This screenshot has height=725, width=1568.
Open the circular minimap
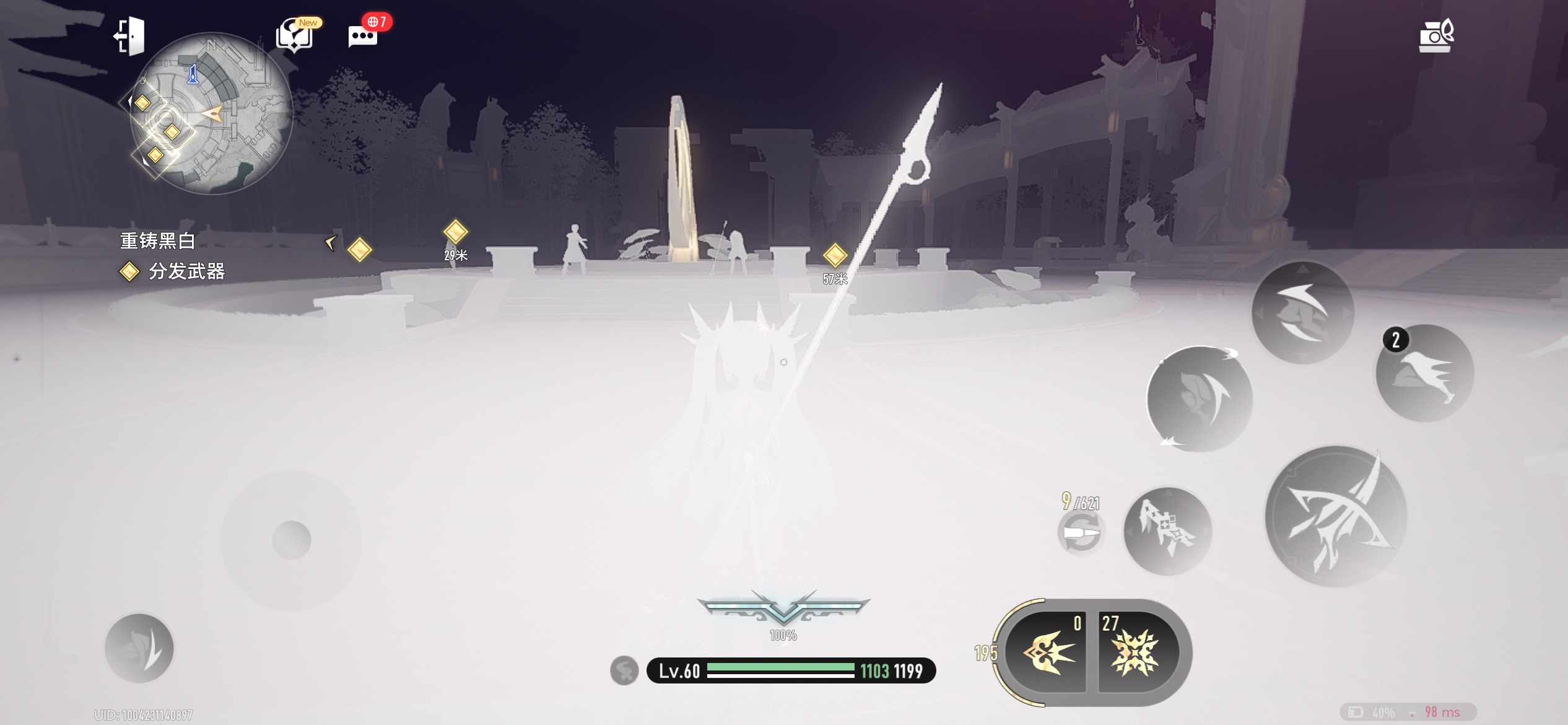point(211,113)
